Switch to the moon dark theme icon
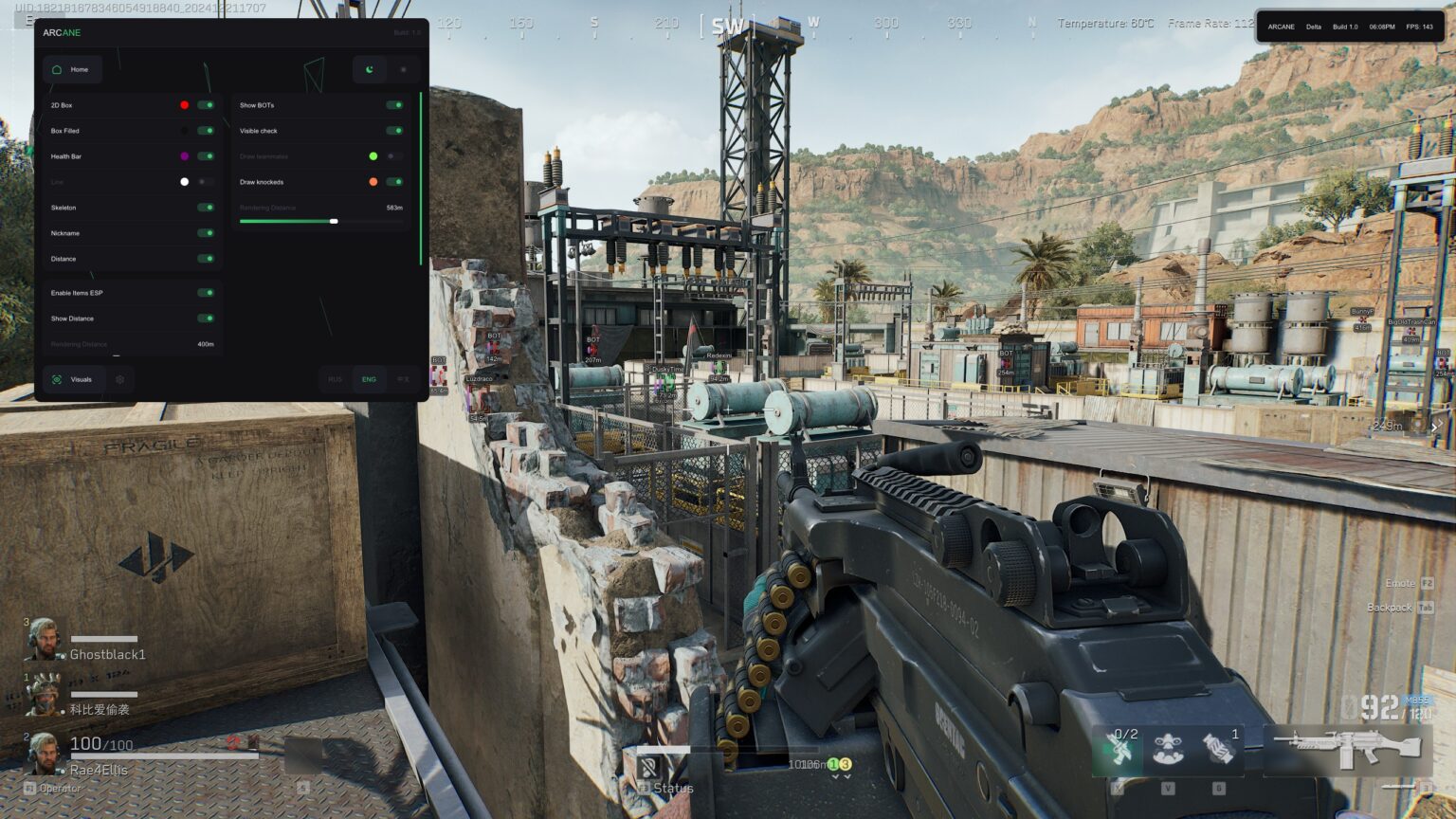Screen dimensions: 1456x819 pyautogui.click(x=369, y=69)
